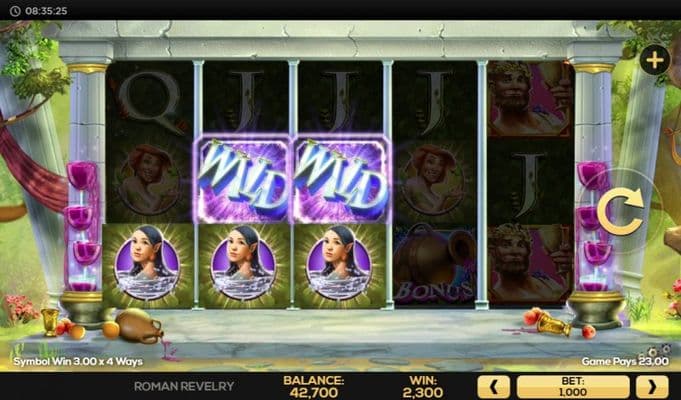Image resolution: width=681 pixels, height=400 pixels.
Task: Open the plus menu button
Action: coord(655,60)
